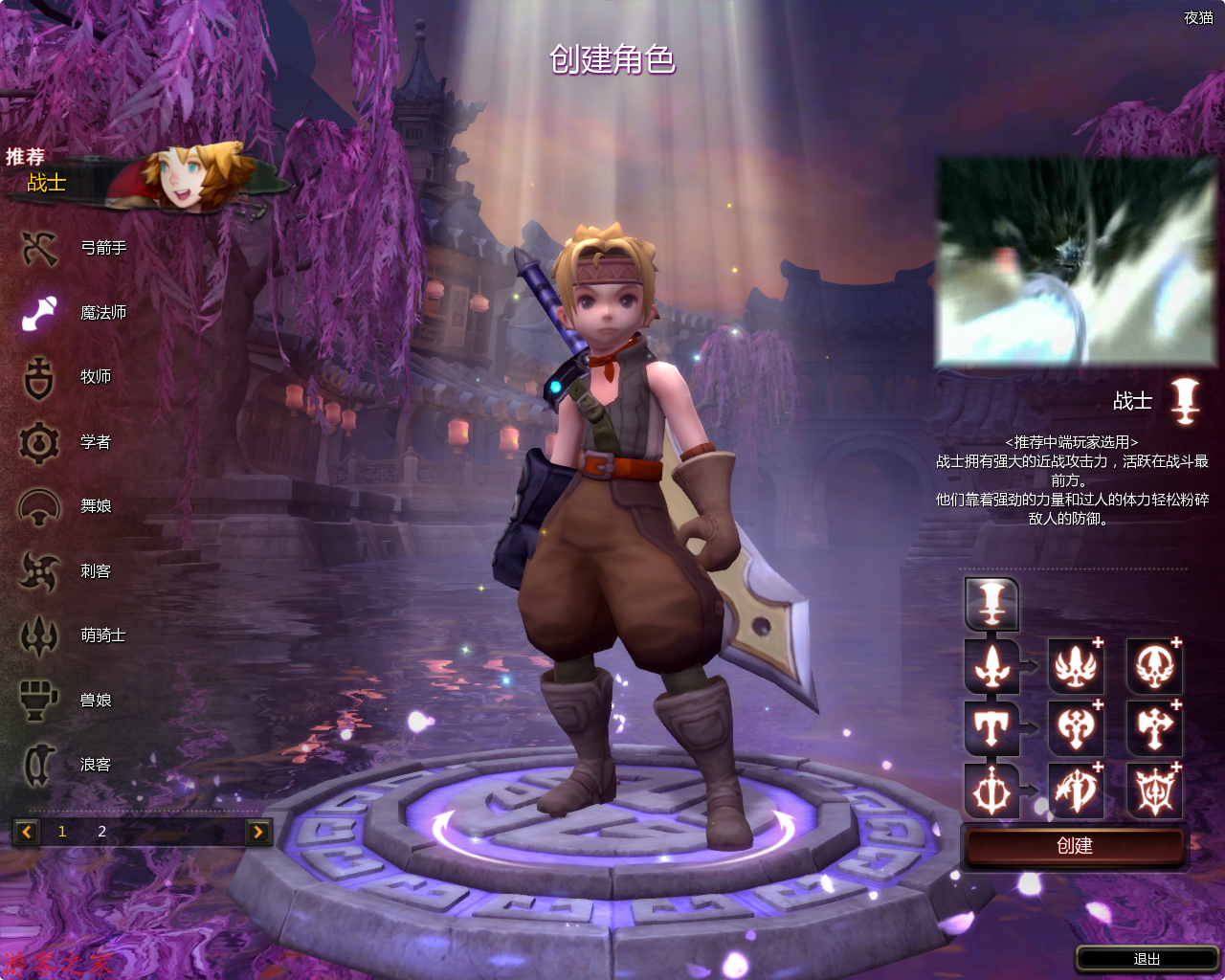The height and width of the screenshot is (980, 1225).
Task: Go to the previous class list page
Action: tap(27, 832)
